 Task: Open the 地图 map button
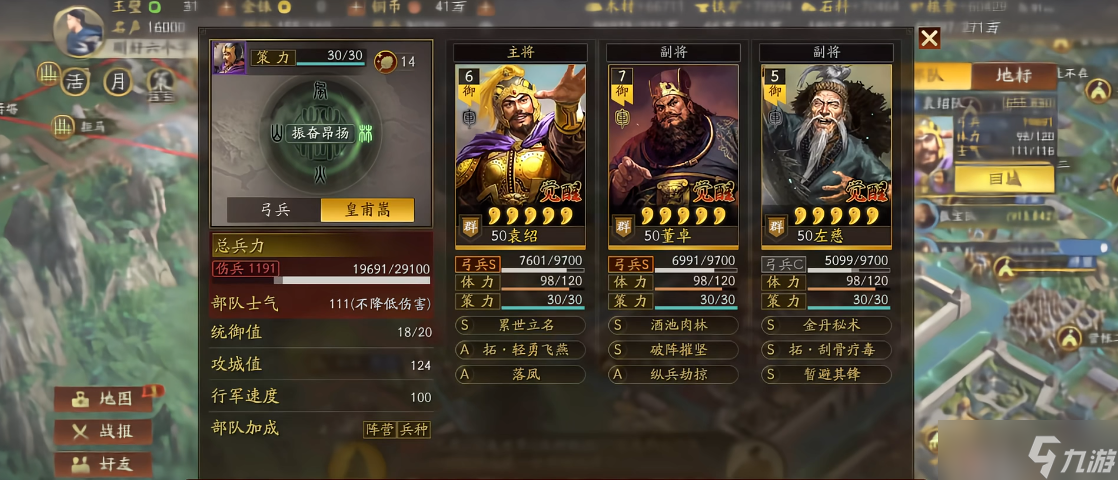click(103, 399)
